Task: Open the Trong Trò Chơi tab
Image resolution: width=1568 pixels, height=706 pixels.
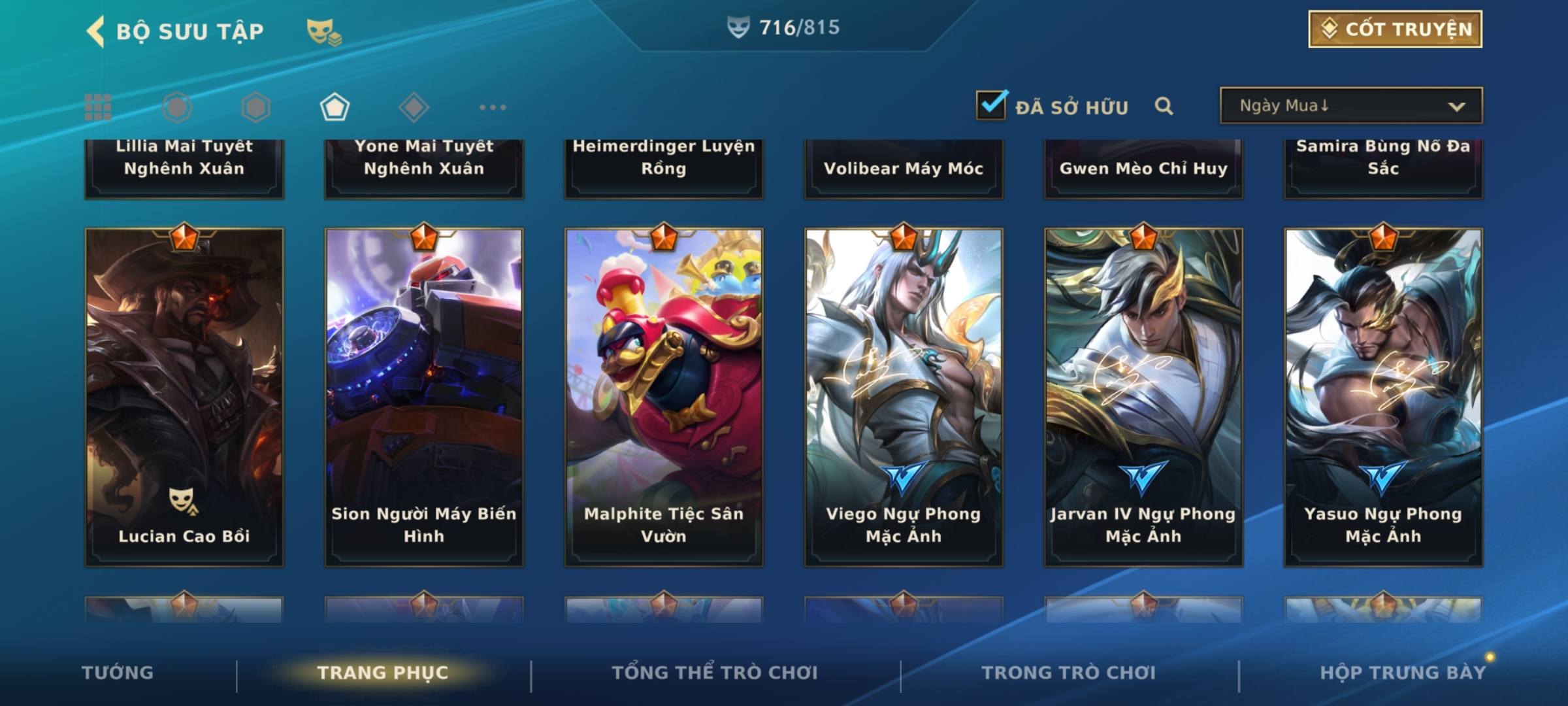Action: click(x=1068, y=673)
